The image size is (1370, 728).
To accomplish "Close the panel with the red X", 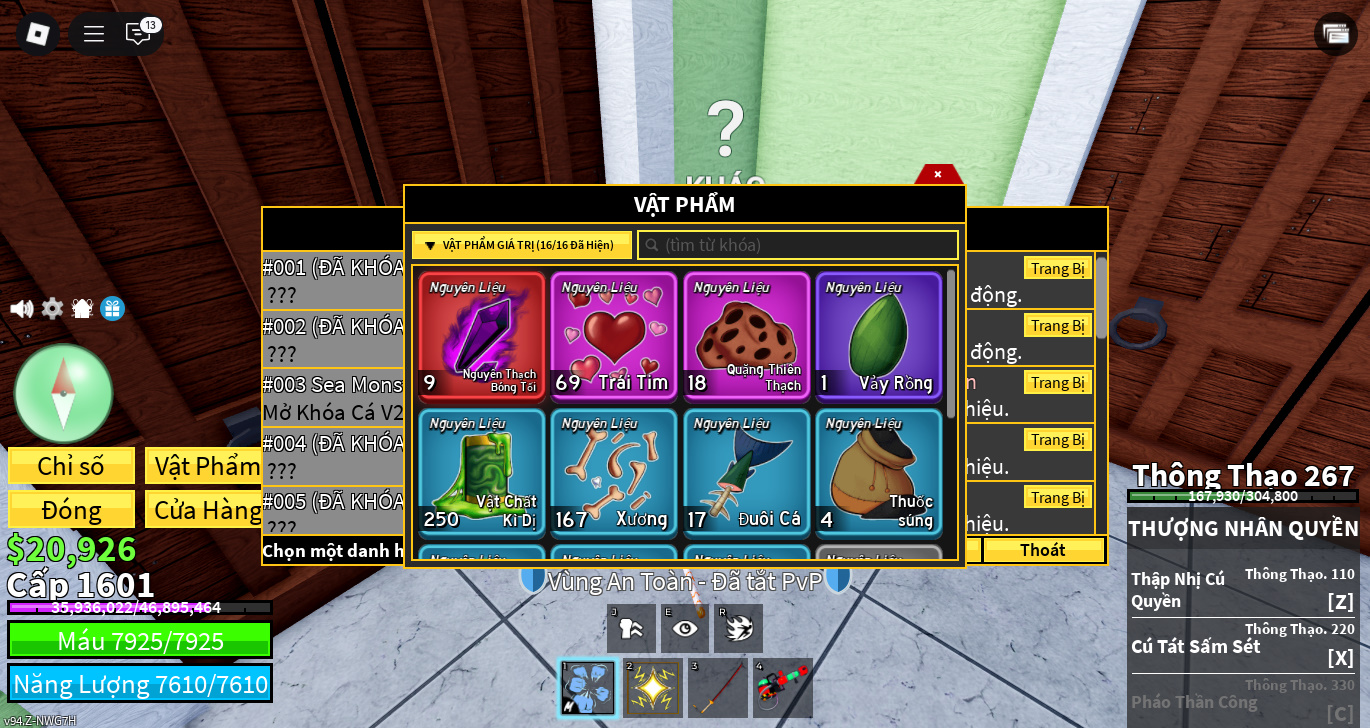I will (937, 174).
